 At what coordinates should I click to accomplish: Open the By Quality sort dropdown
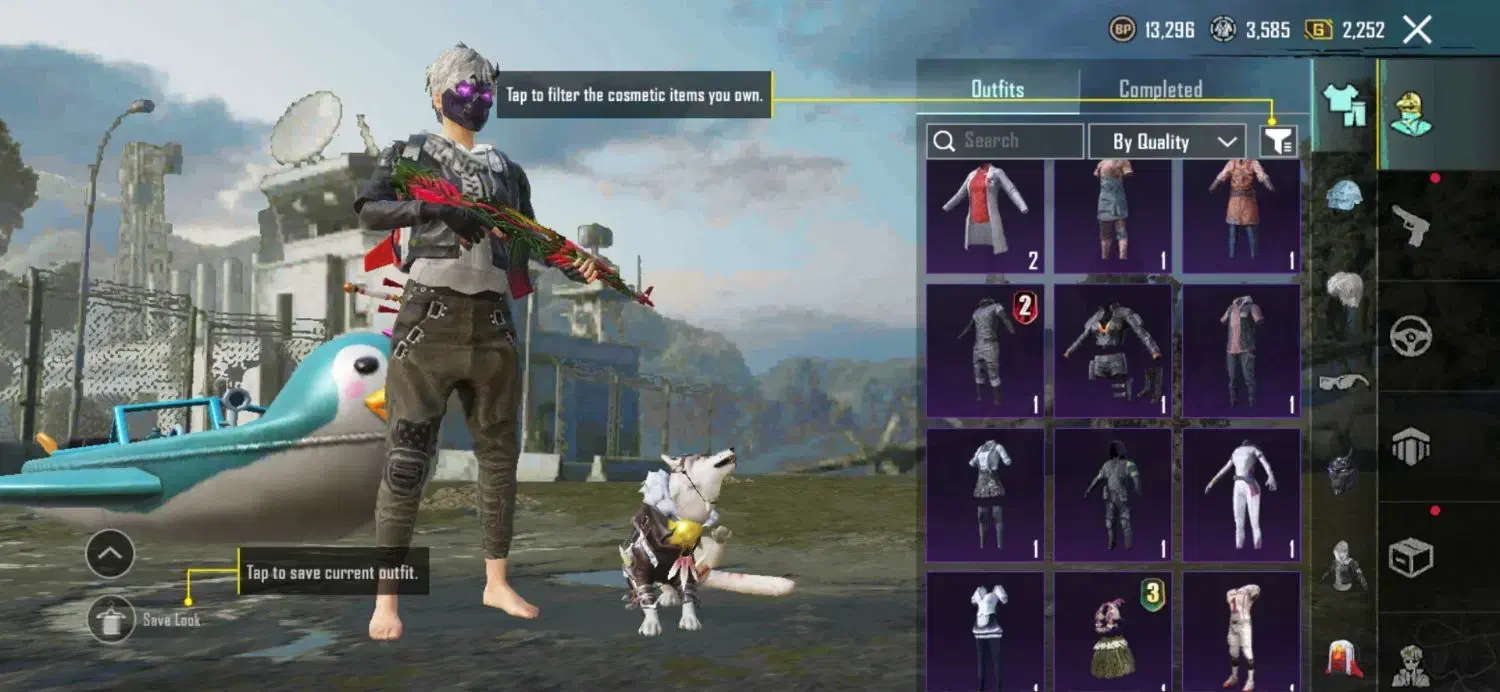click(1166, 142)
